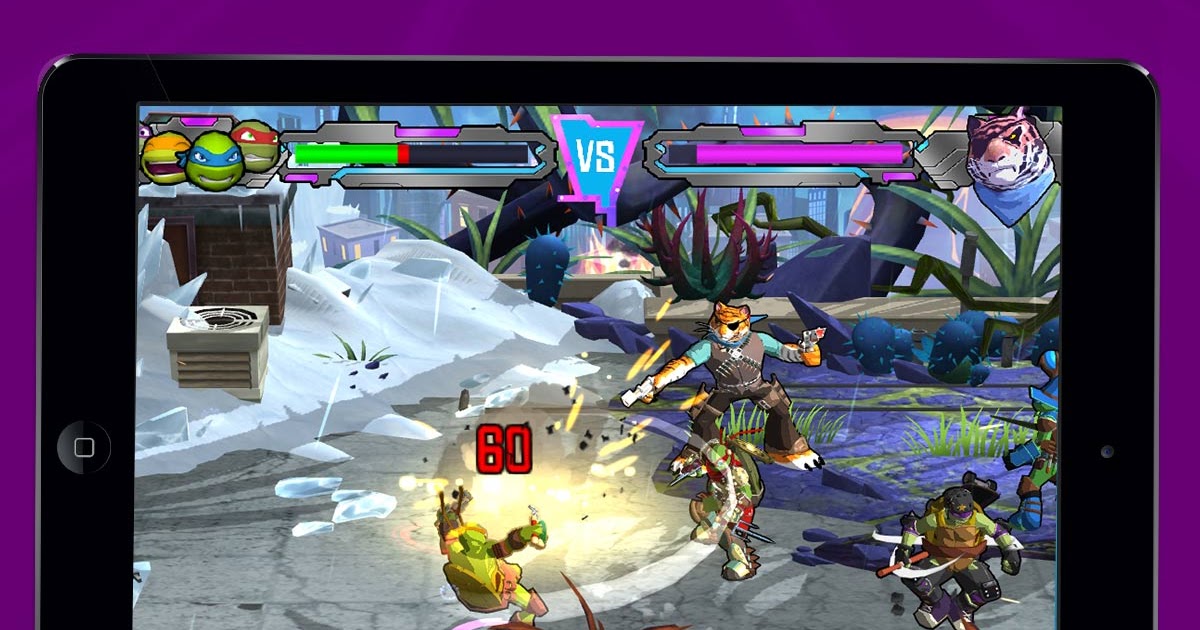1200x630 pixels.
Task: Choose Michelangelo's orange-masked portrait
Action: pos(164,158)
